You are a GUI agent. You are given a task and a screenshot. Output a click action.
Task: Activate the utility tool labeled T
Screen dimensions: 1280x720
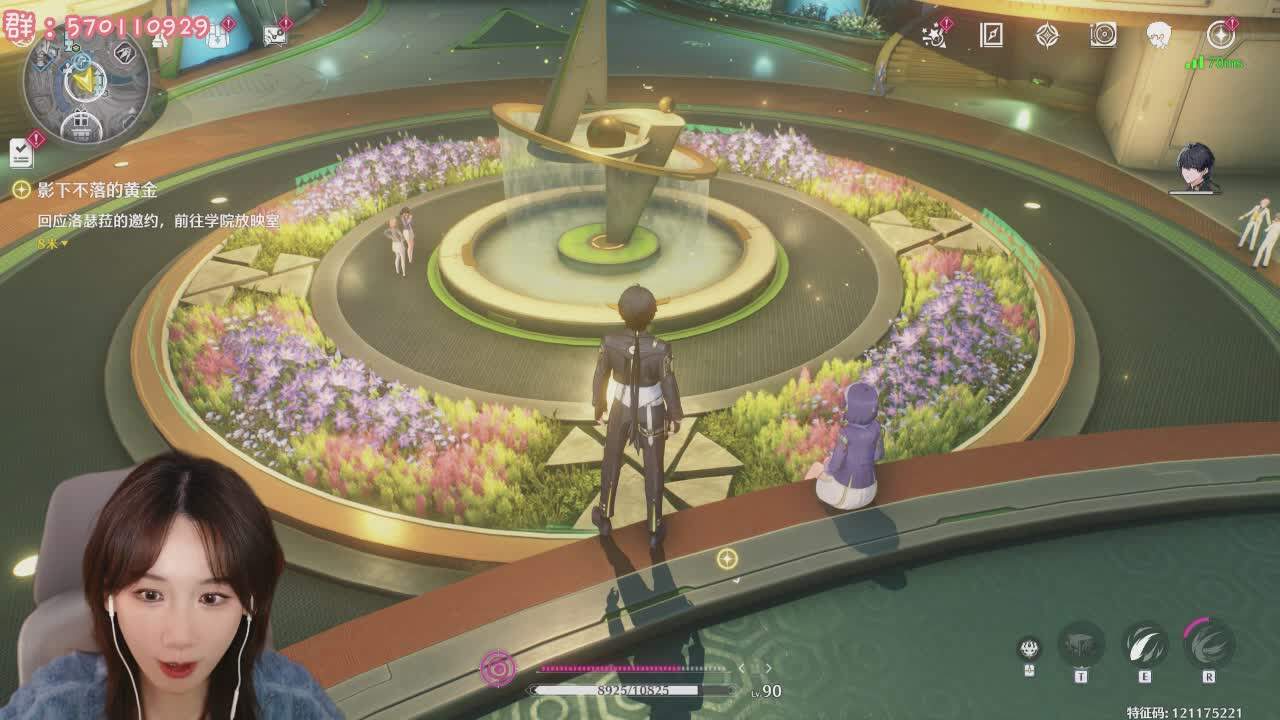coord(1081,644)
